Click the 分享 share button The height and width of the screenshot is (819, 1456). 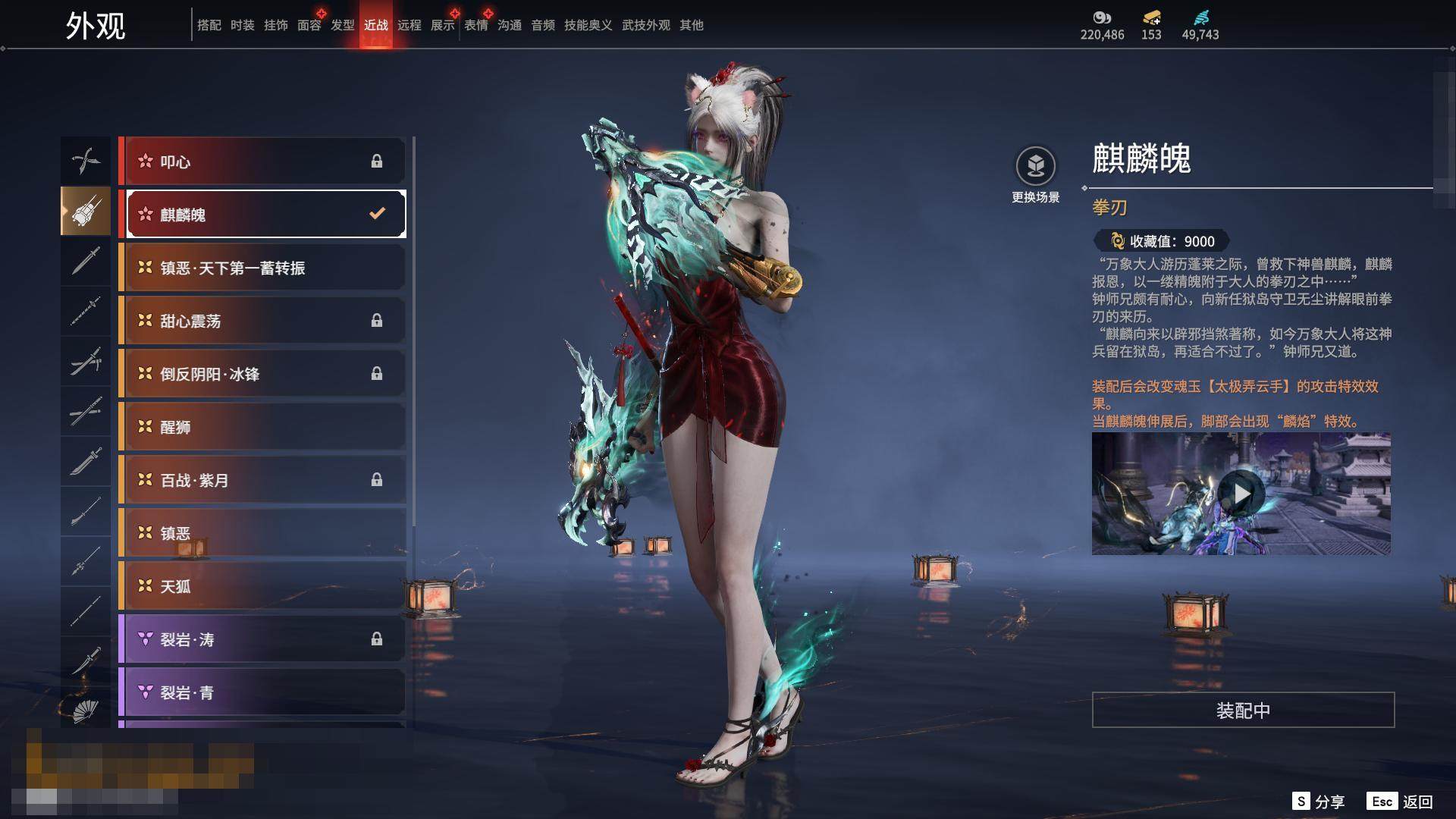1319,802
